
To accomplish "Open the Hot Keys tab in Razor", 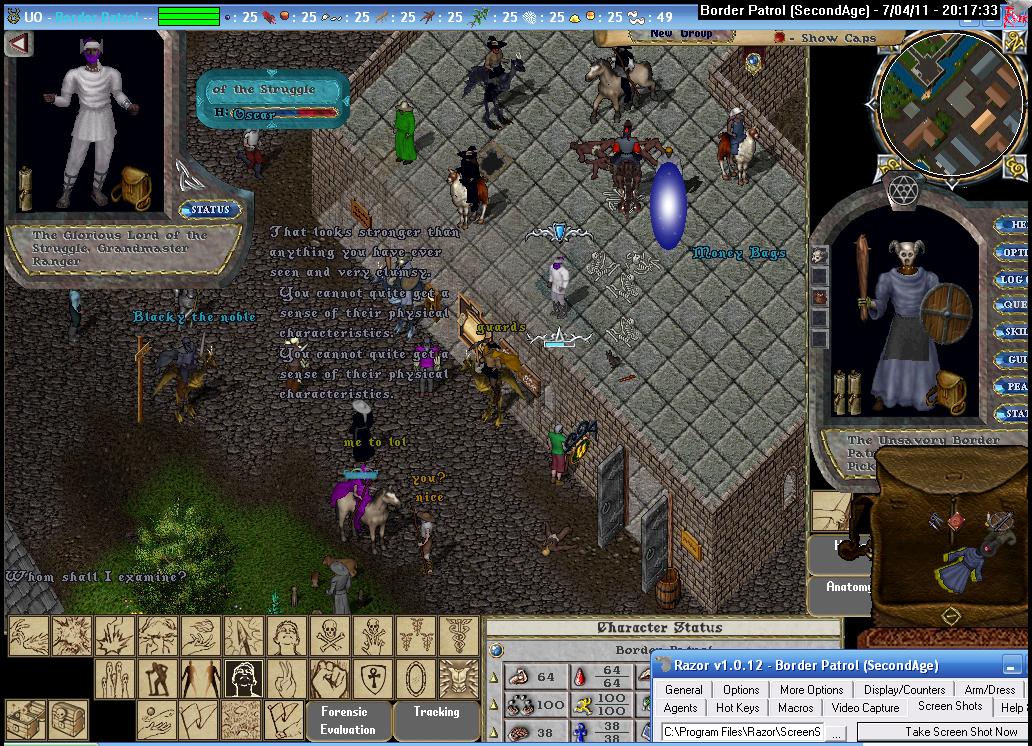I will (x=738, y=708).
